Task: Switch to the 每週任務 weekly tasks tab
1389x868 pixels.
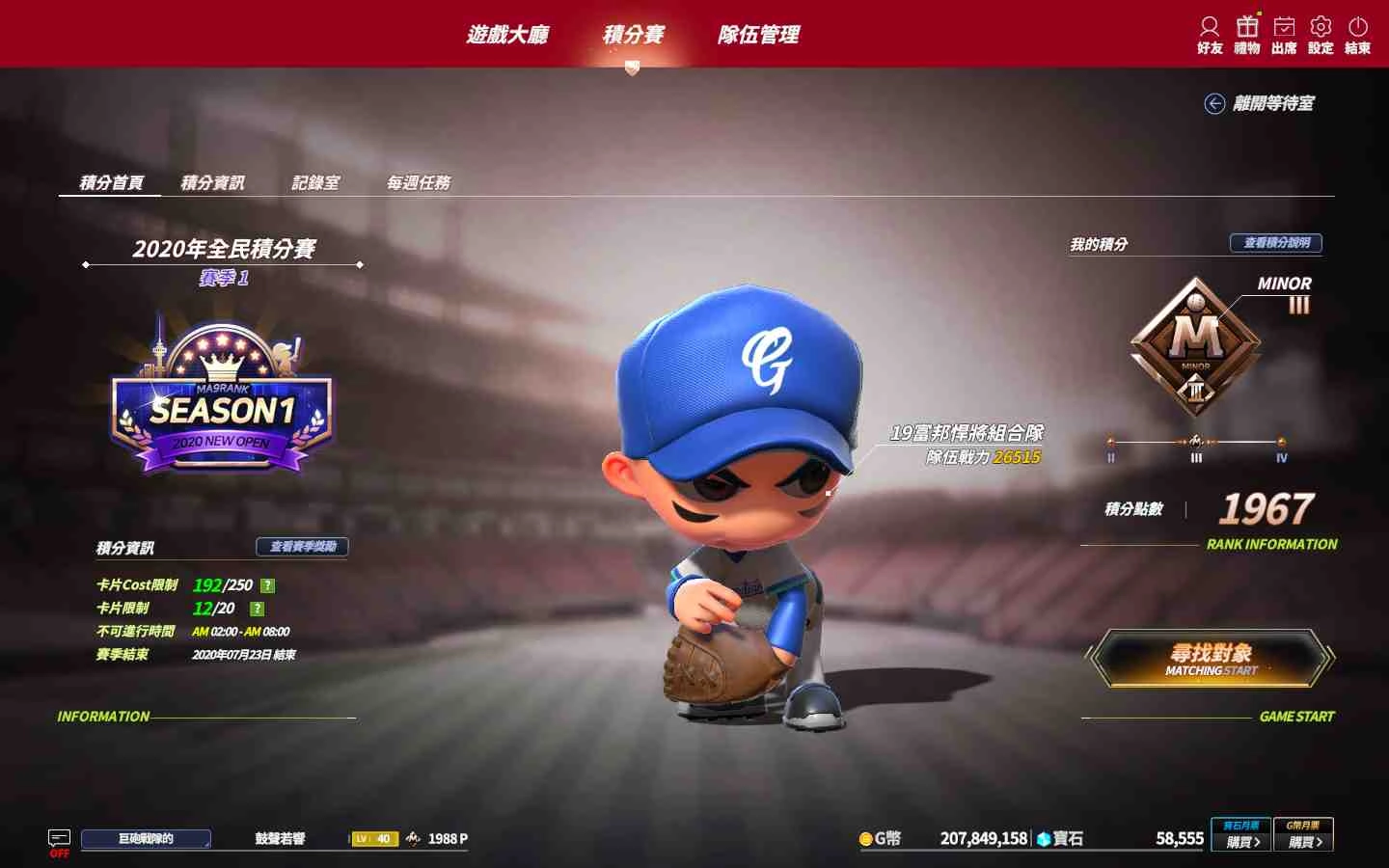Action: (419, 181)
